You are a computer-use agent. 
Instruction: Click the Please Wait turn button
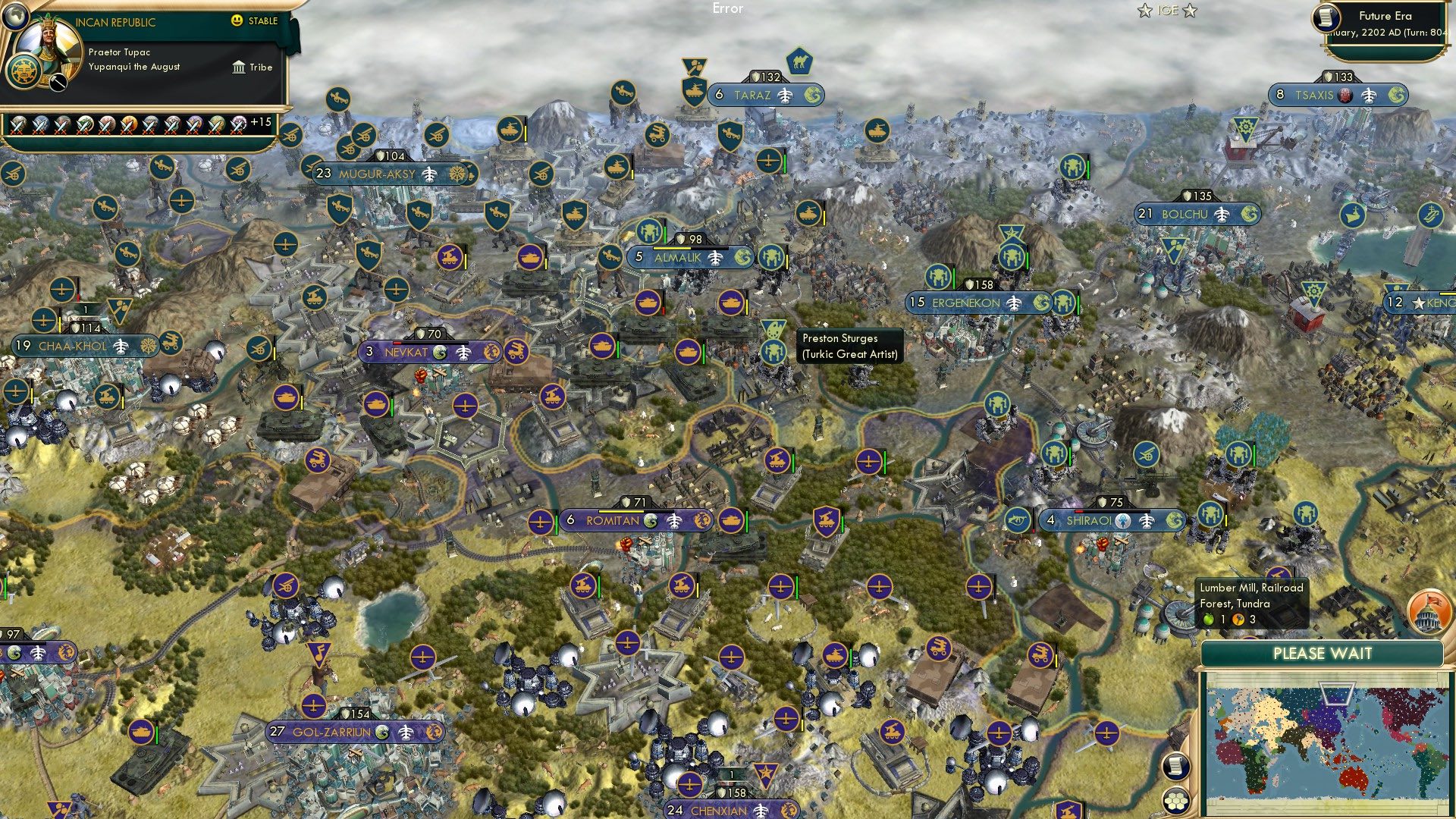1322,654
